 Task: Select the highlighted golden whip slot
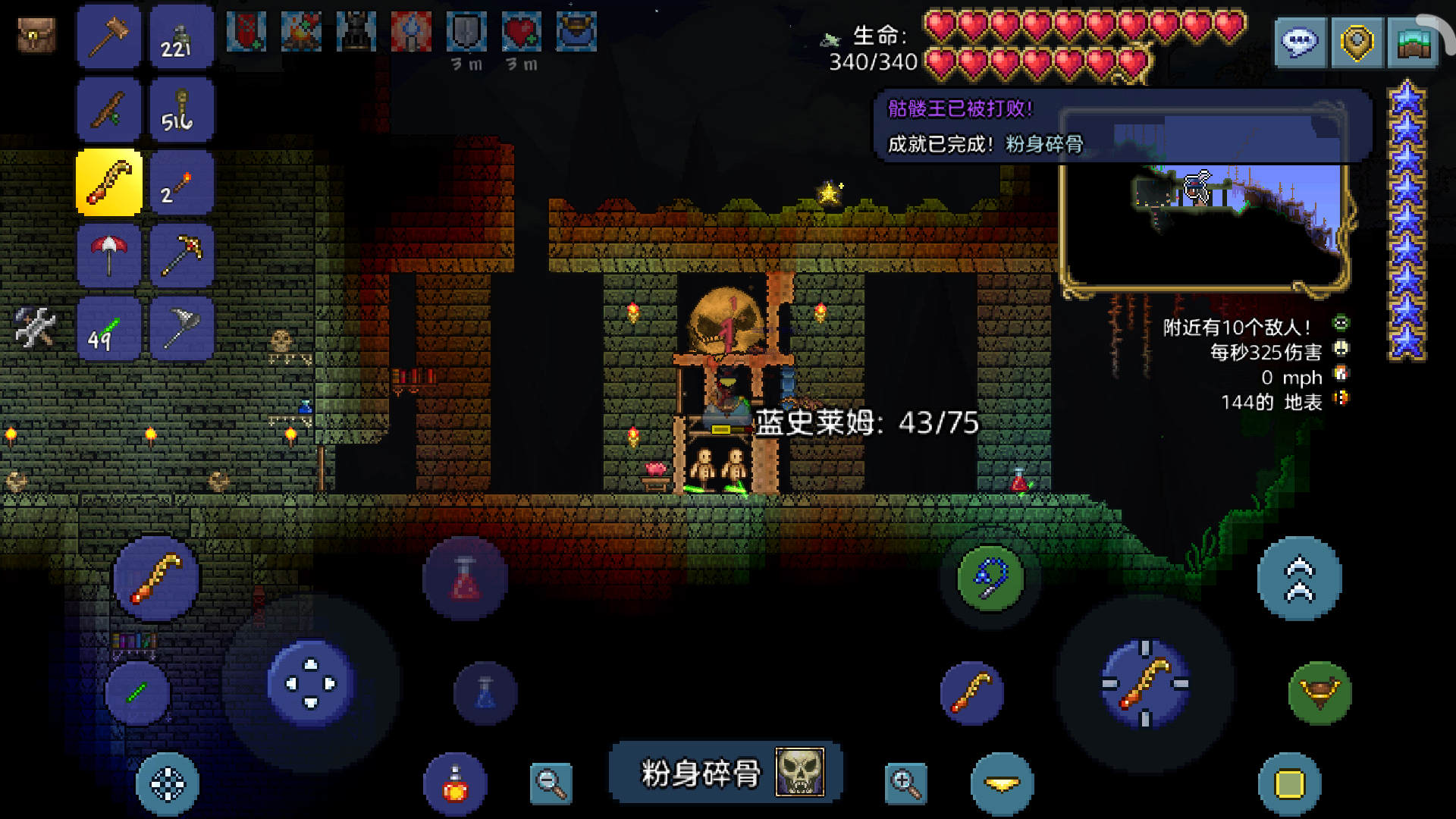108,183
